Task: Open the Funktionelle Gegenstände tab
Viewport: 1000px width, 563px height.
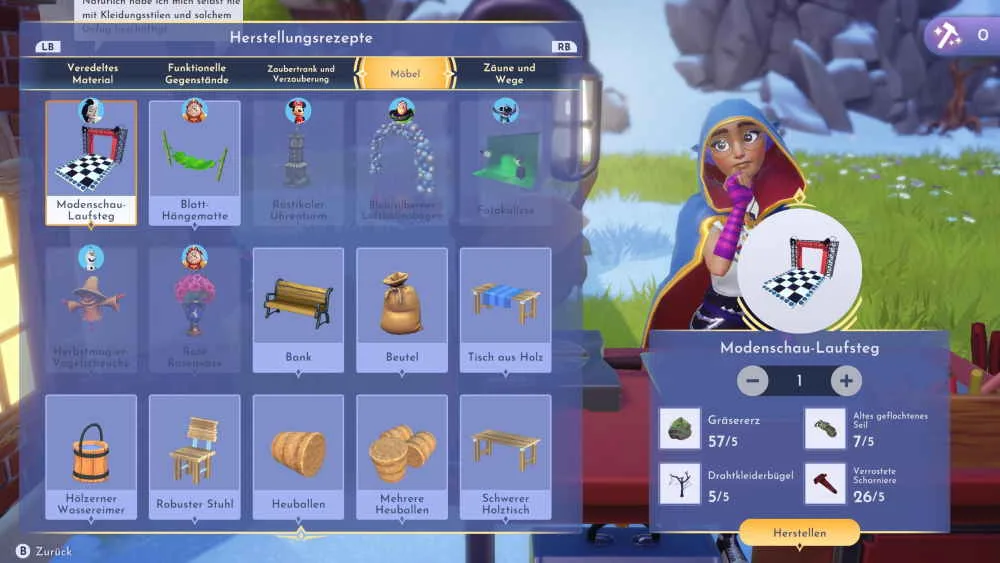Action: (198, 73)
